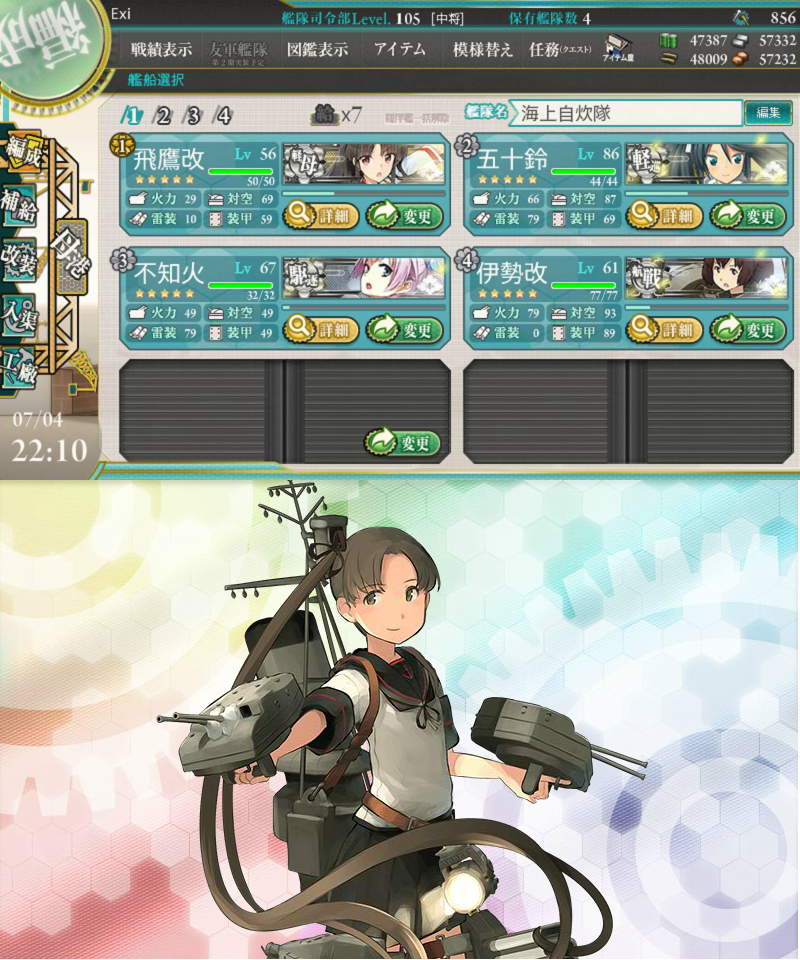Show 詳細 details for 飛鷹改
Viewport: 800px width, 960px height.
[322, 215]
